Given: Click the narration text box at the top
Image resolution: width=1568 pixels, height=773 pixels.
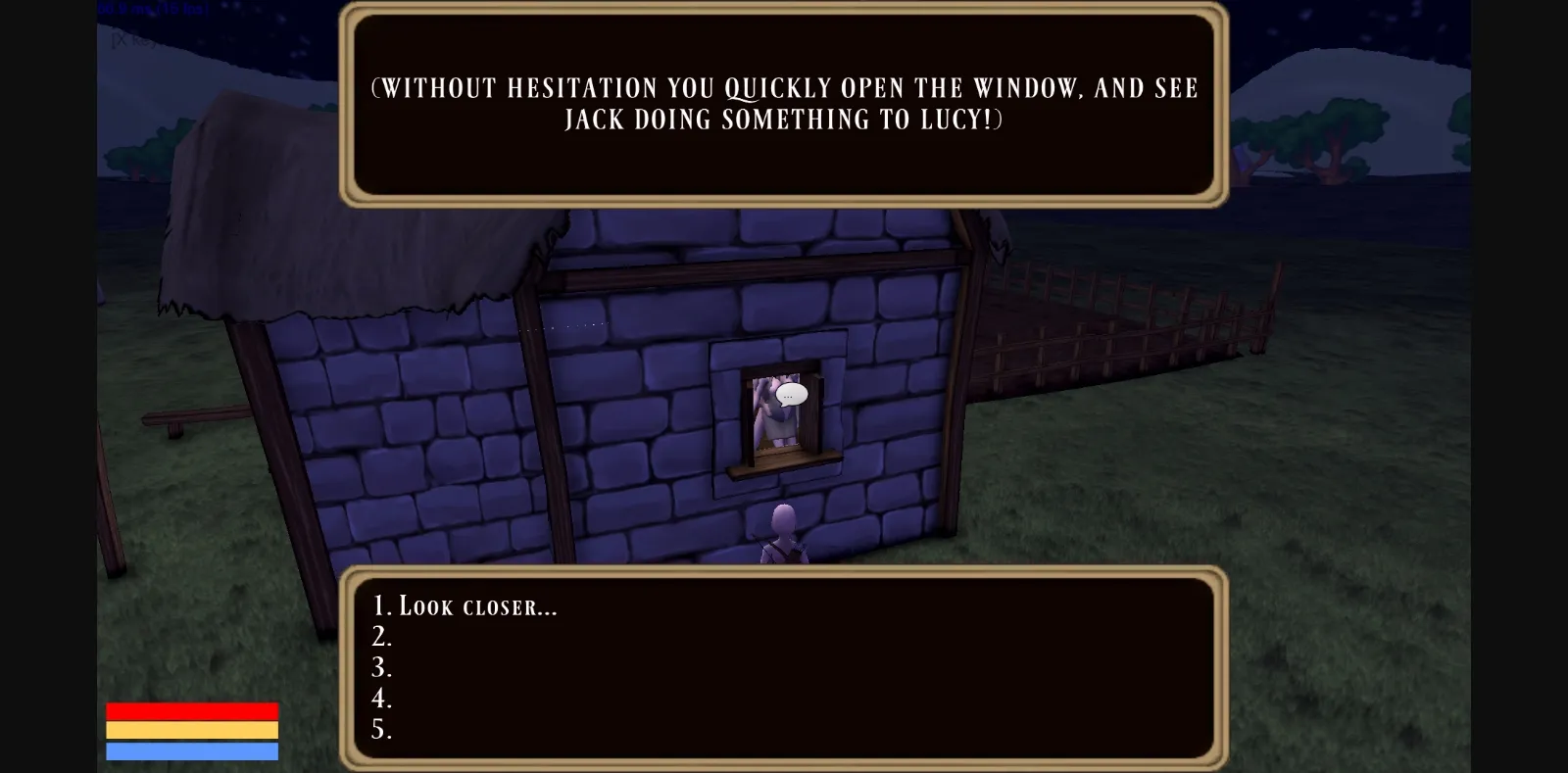Looking at the screenshot, I should [x=784, y=103].
